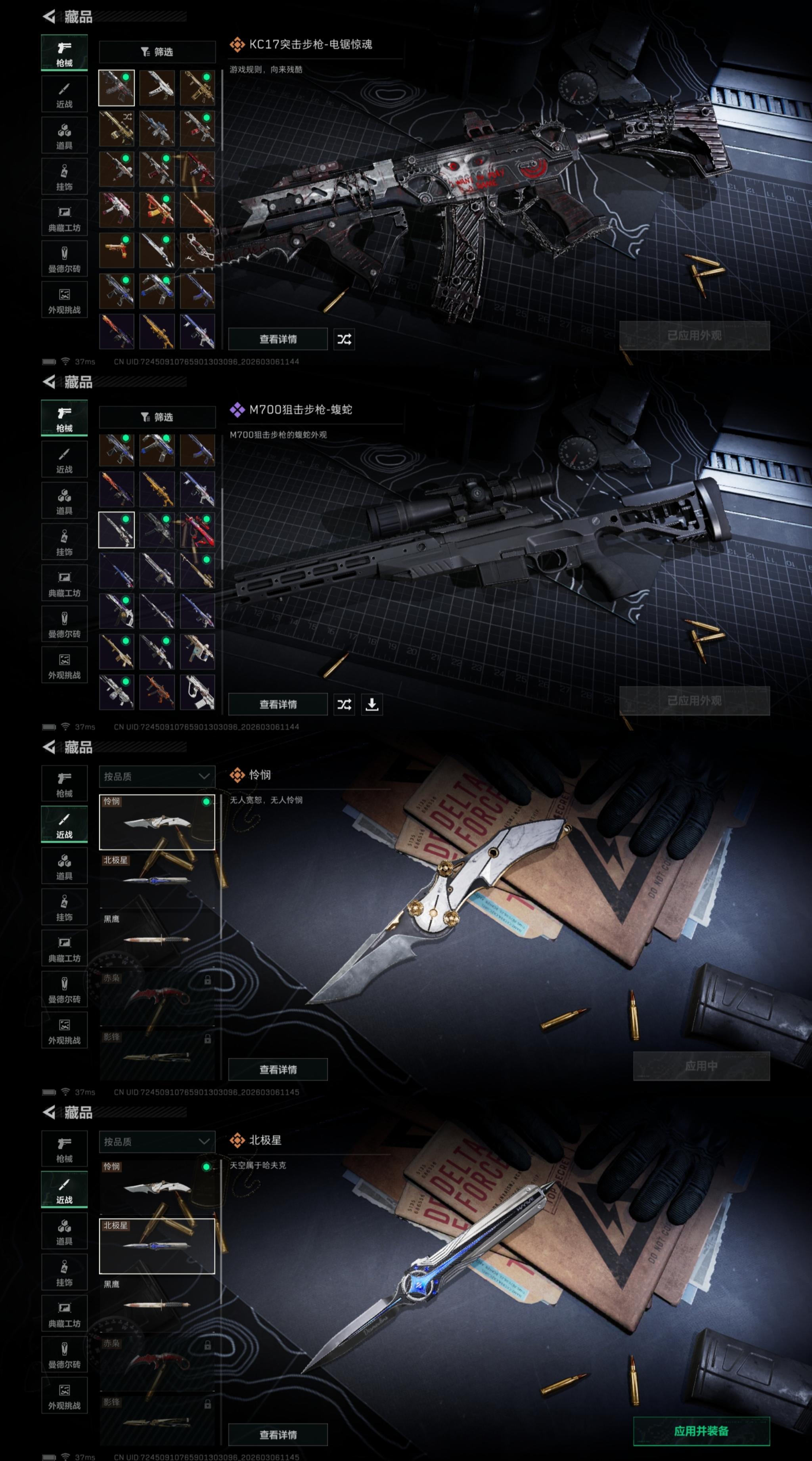The height and width of the screenshot is (1461, 812).
Task: Choose the orange-gold pistol skin thumbnail
Action: click(x=116, y=250)
